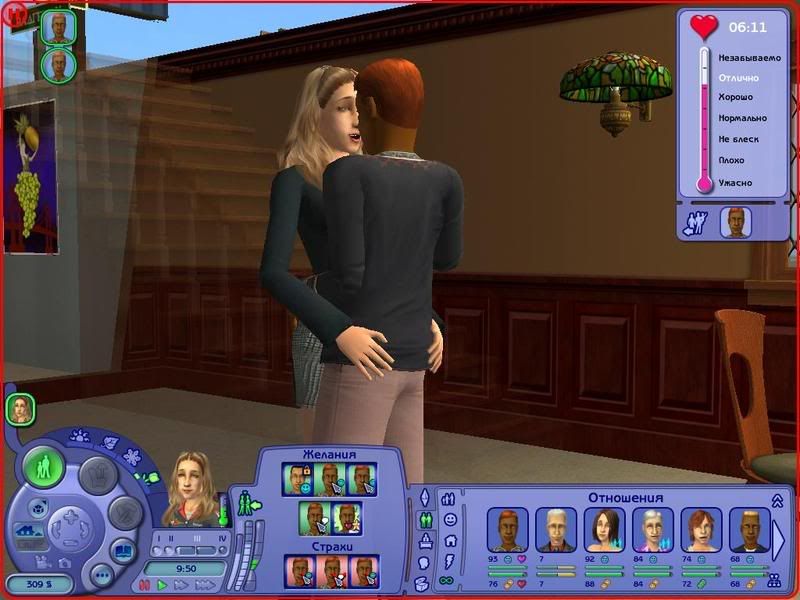
Task: Open the options menu with three dots
Action: pos(101,577)
